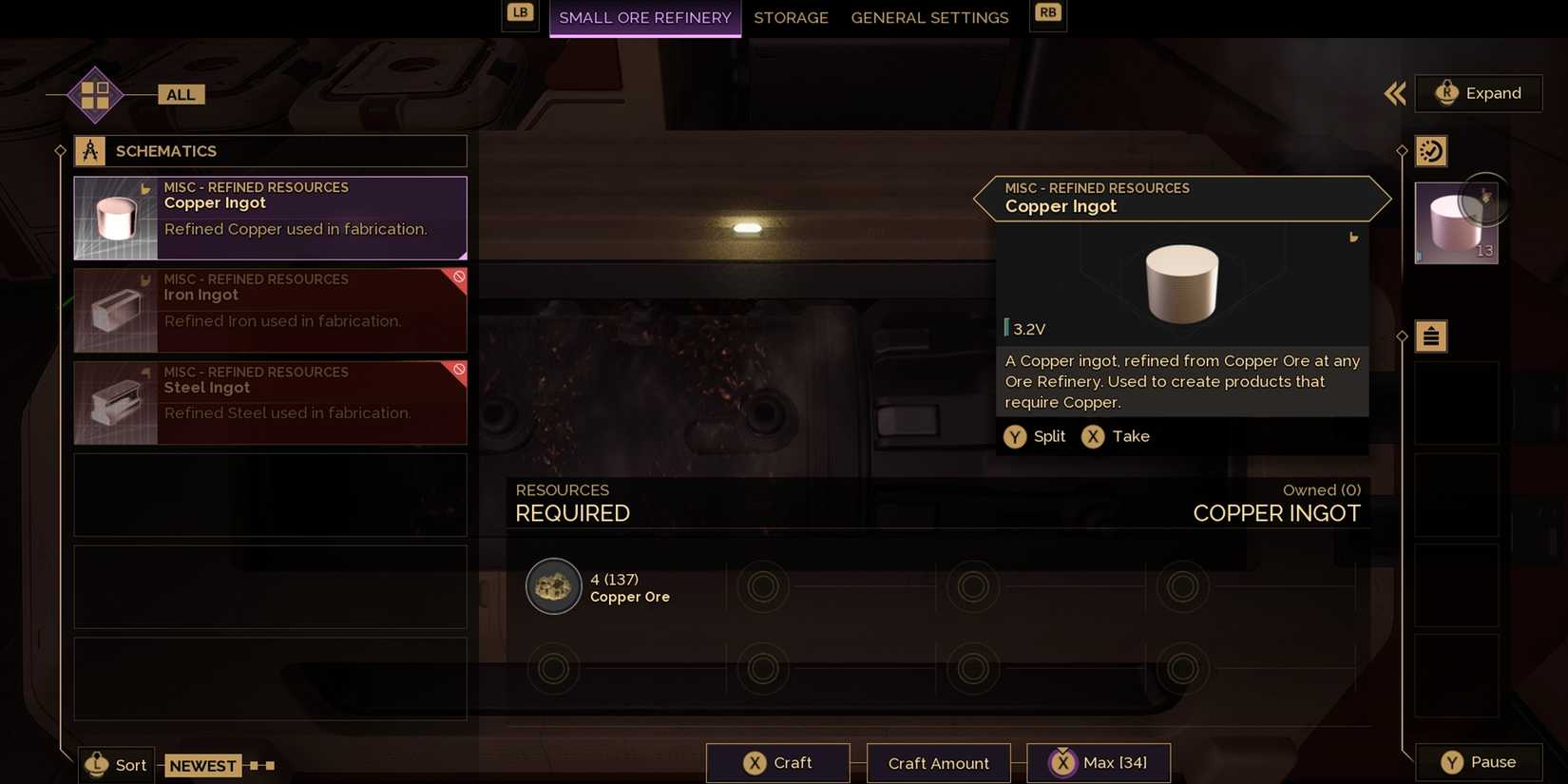The image size is (1568, 784).
Task: Toggle Pause on the refinery crafting
Action: point(1479,761)
